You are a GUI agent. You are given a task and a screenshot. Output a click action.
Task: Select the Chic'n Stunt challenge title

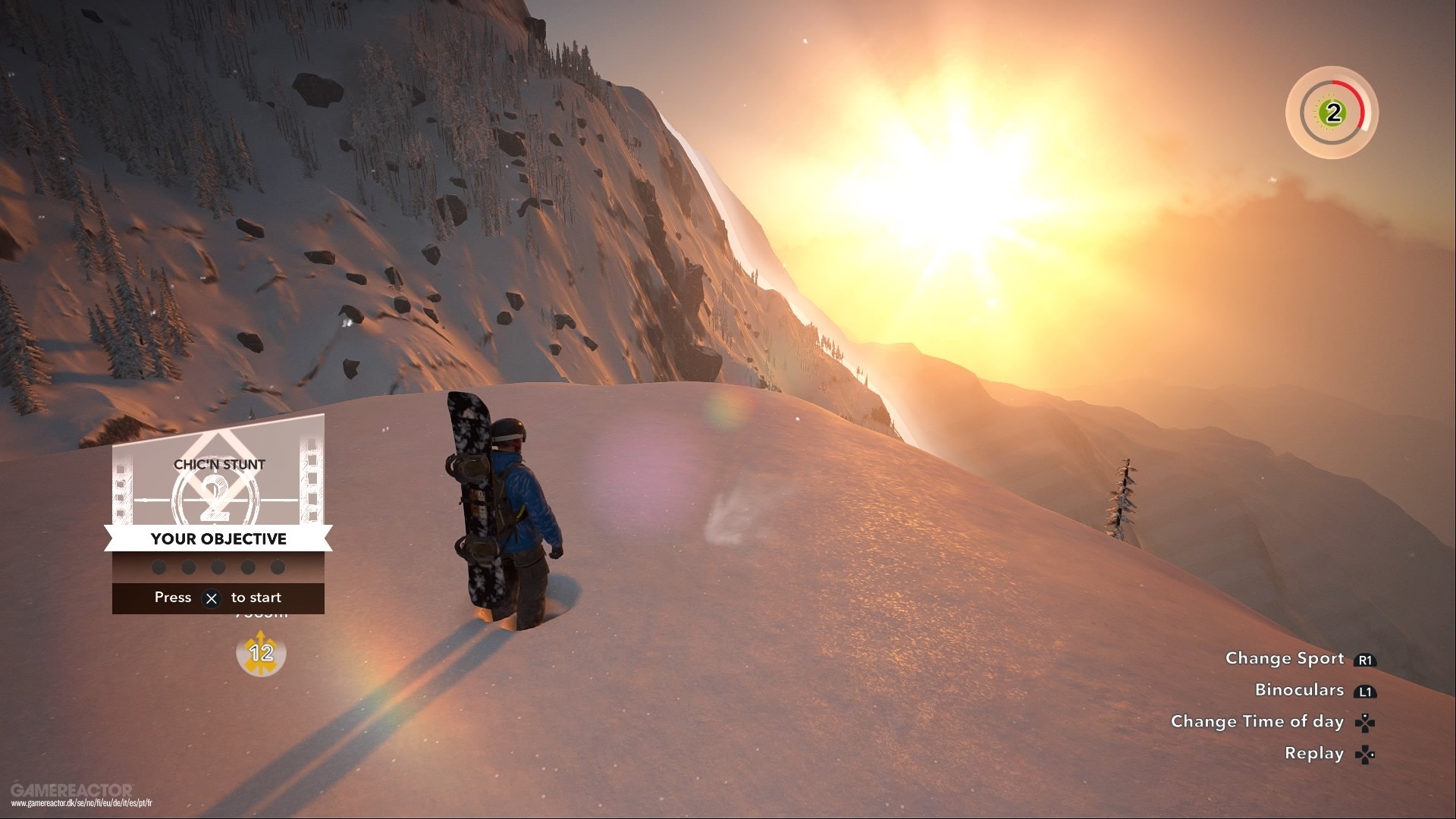coord(218,464)
